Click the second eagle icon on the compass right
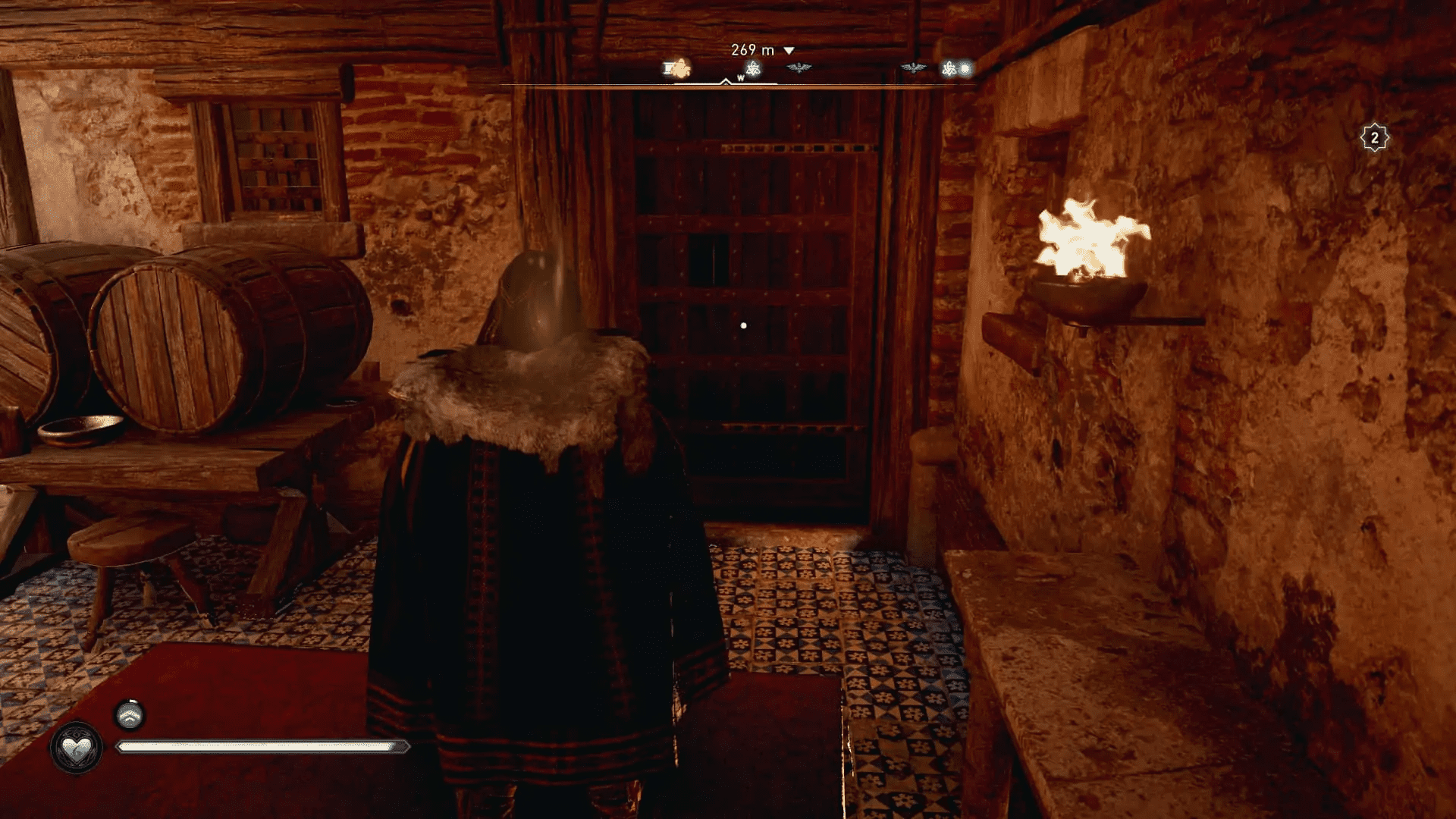 [913, 67]
